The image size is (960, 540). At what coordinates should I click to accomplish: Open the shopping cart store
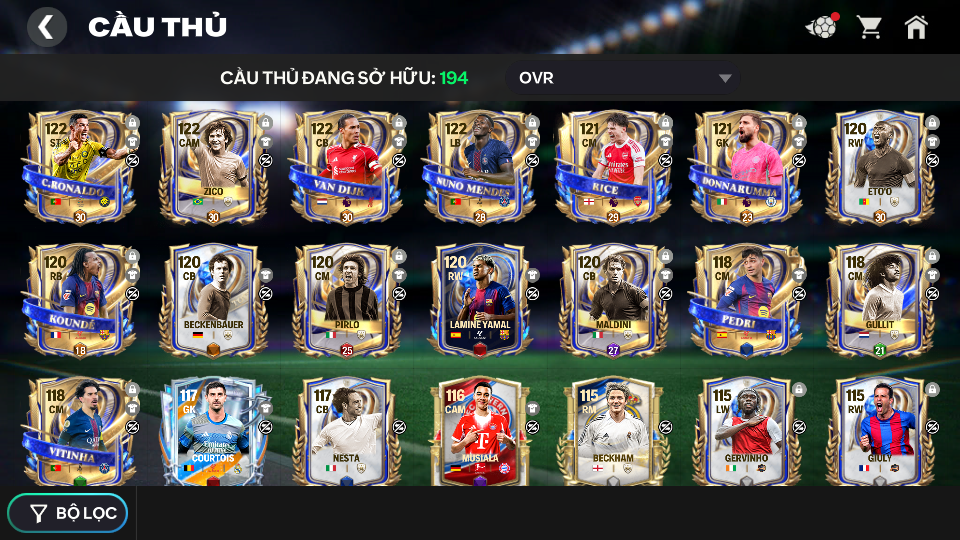[x=869, y=27]
